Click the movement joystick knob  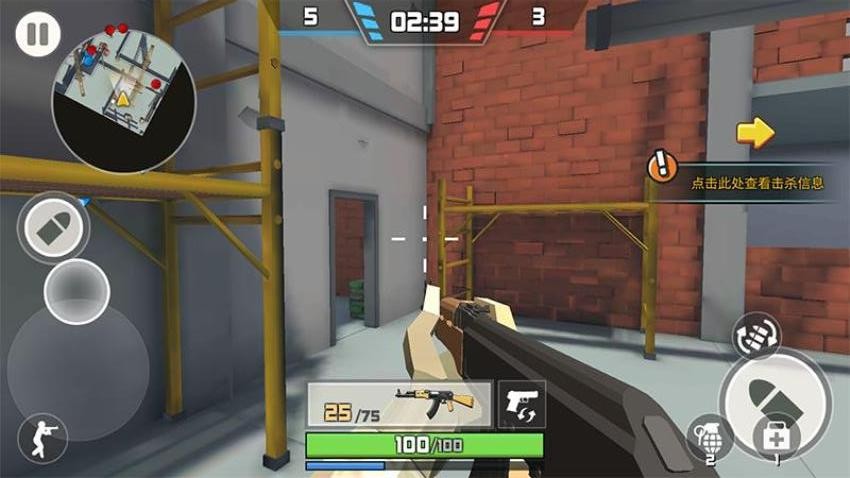(x=77, y=293)
